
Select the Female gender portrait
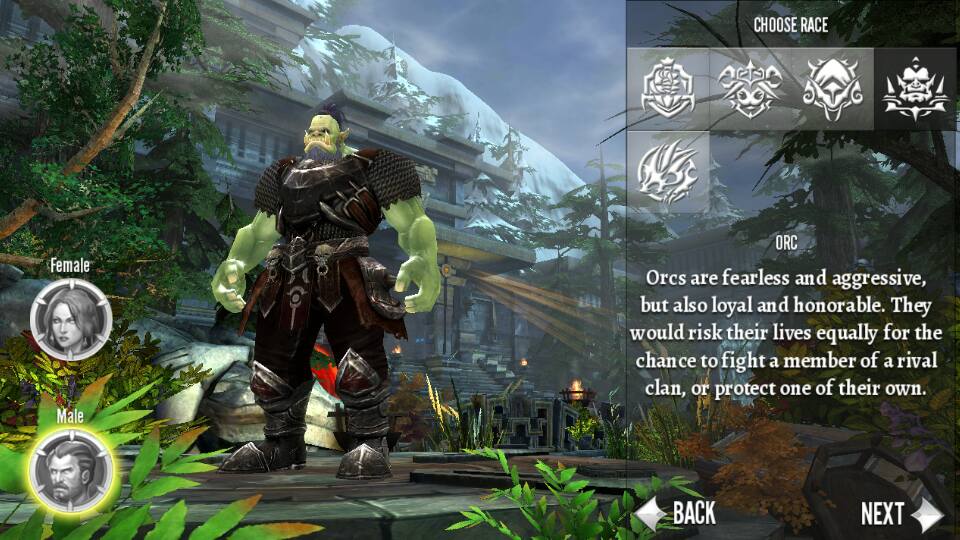coord(70,319)
